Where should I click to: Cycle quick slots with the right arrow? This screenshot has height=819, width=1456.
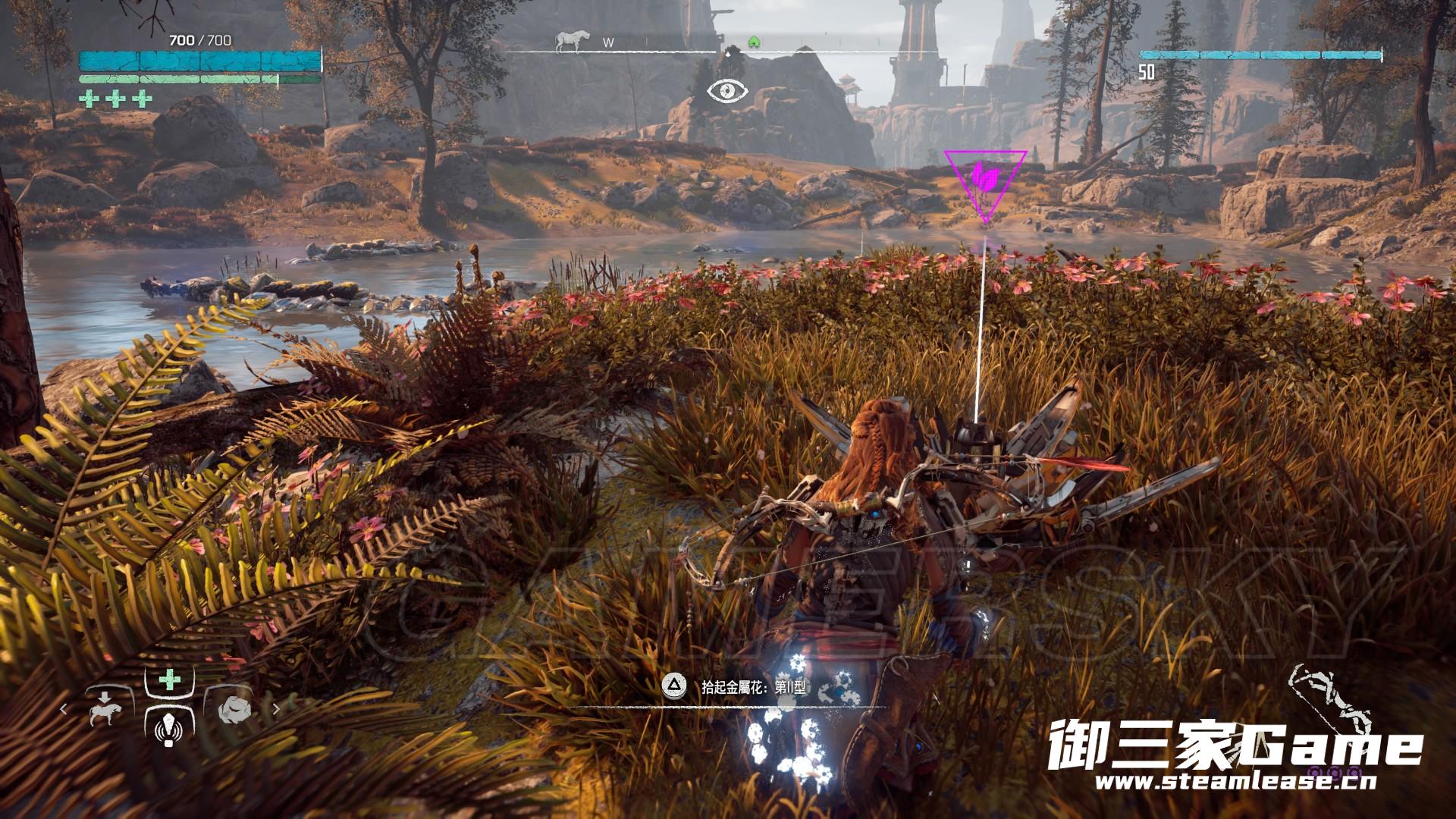(276, 710)
